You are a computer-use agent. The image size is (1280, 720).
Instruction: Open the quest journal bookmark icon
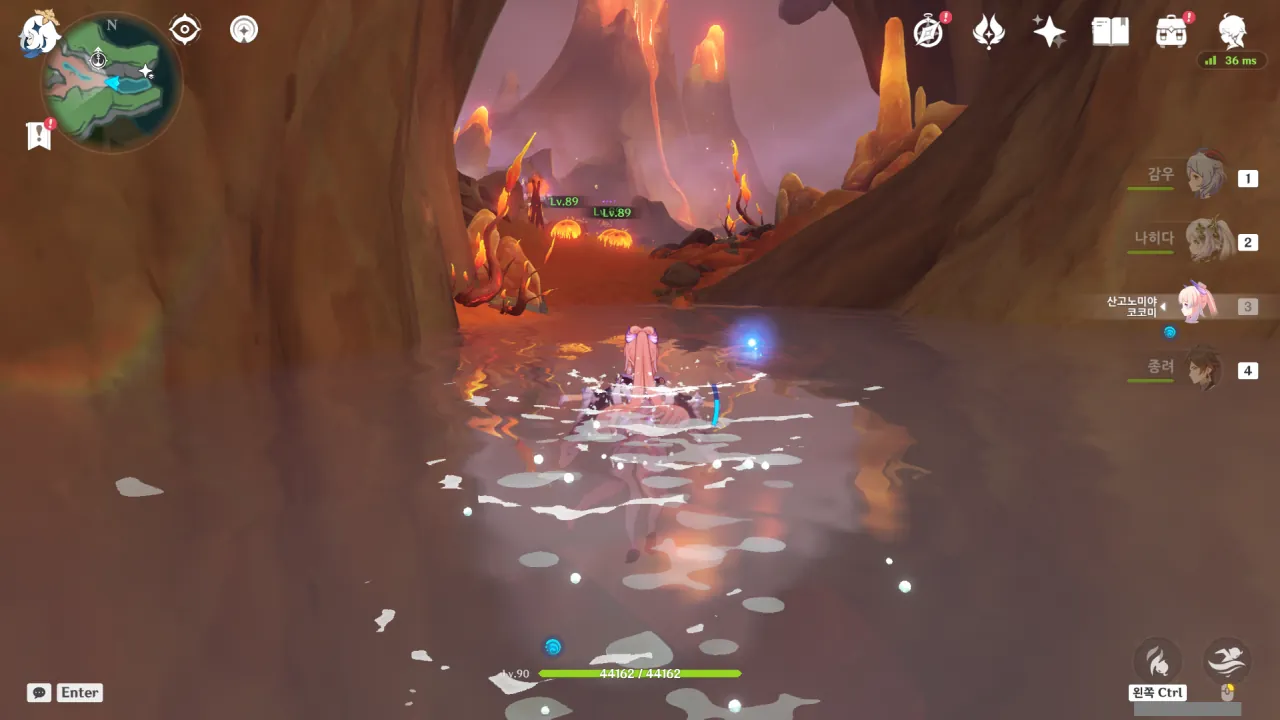tap(39, 135)
